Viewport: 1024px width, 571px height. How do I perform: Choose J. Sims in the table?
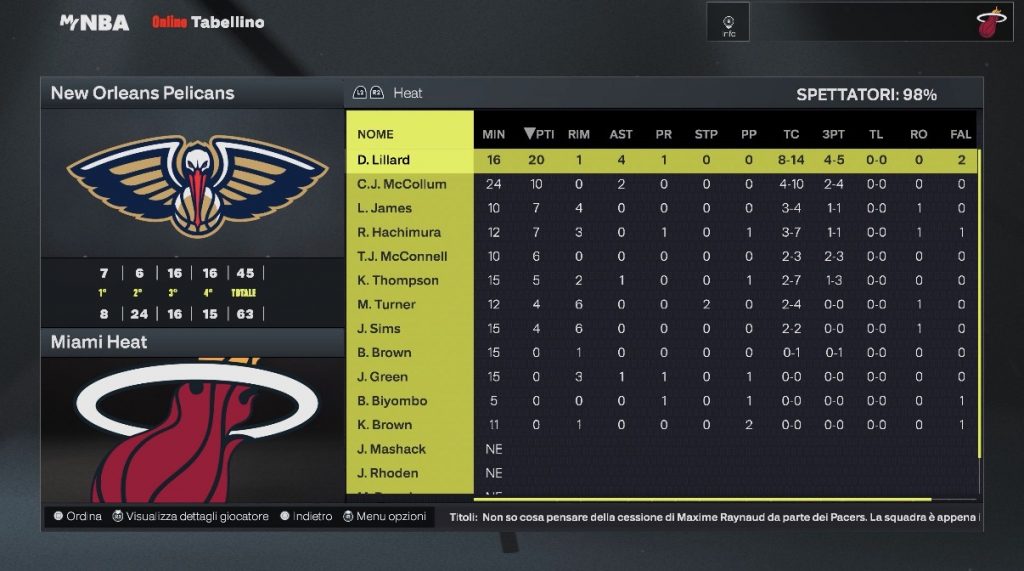[x=379, y=328]
